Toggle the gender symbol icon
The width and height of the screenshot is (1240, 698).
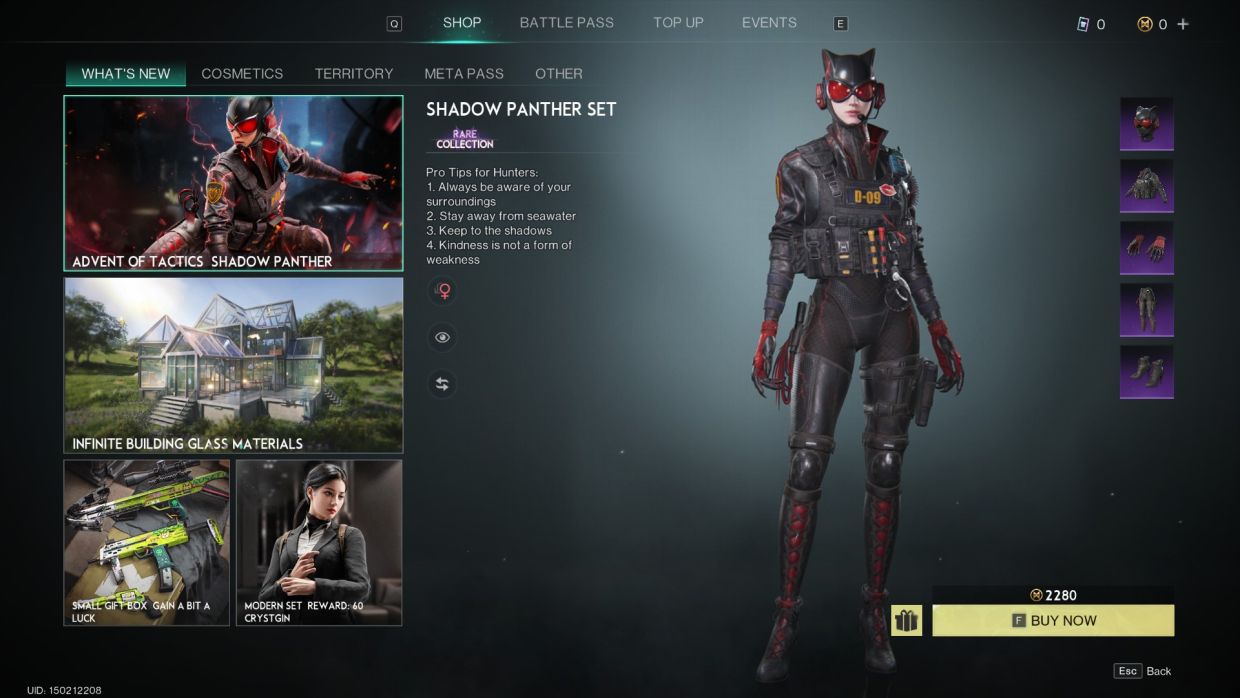coord(442,291)
